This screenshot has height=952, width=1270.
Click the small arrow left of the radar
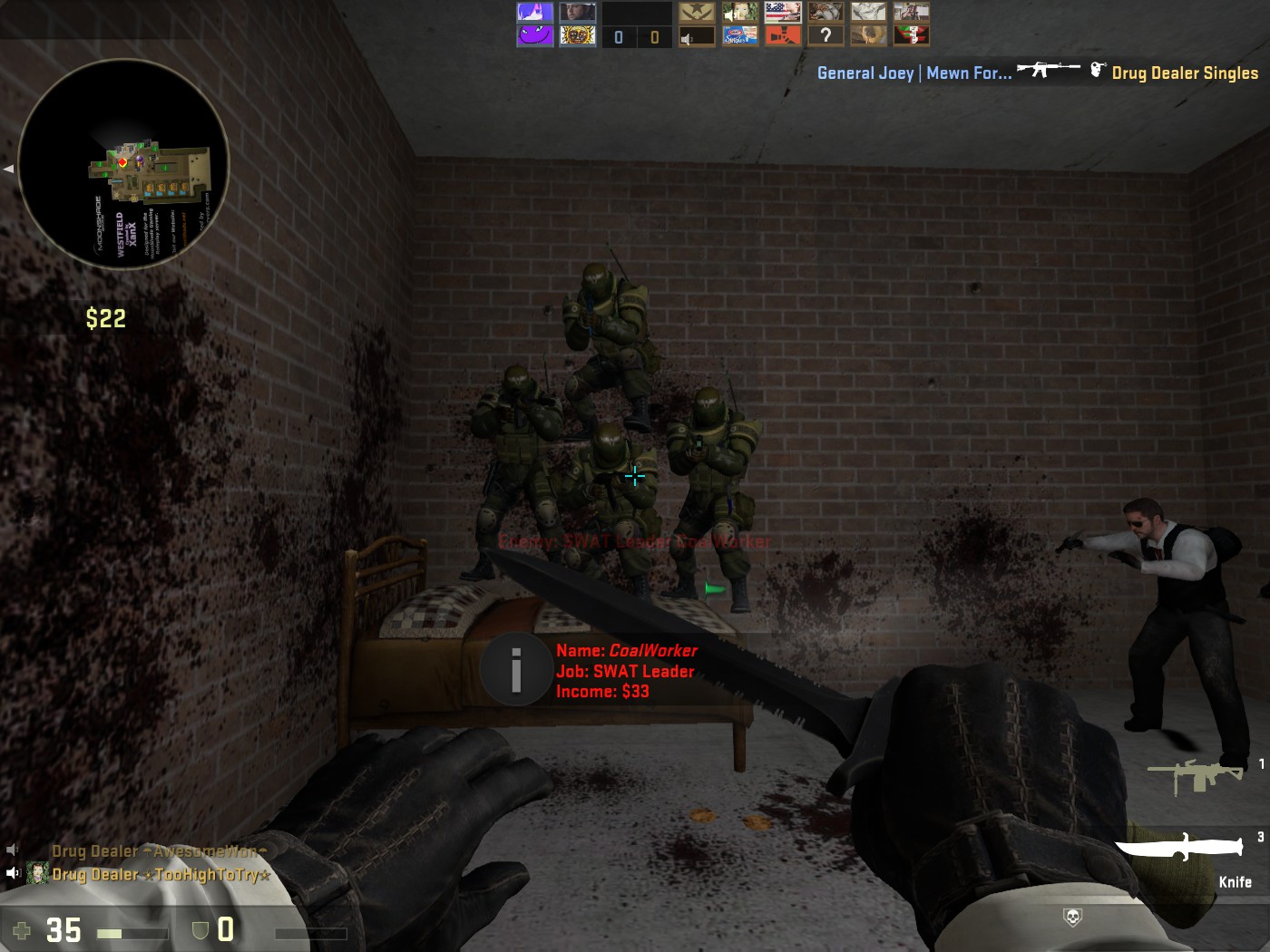coord(8,169)
